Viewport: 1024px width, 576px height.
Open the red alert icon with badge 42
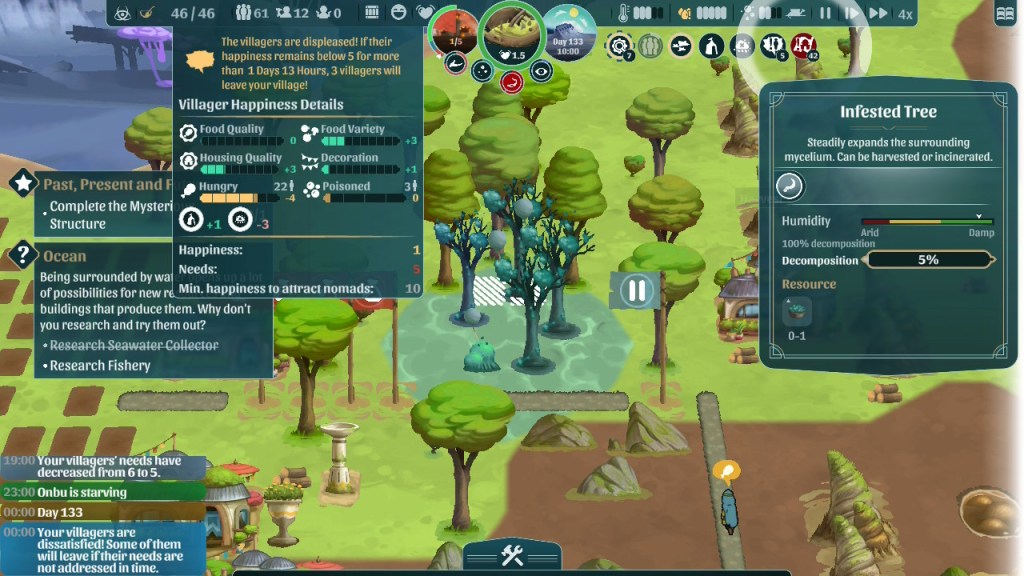[x=802, y=46]
